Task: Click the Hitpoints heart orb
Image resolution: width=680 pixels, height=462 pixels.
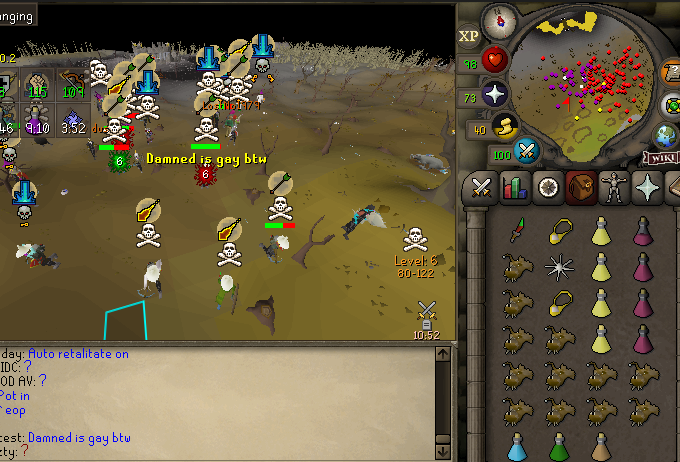Action: 497,61
